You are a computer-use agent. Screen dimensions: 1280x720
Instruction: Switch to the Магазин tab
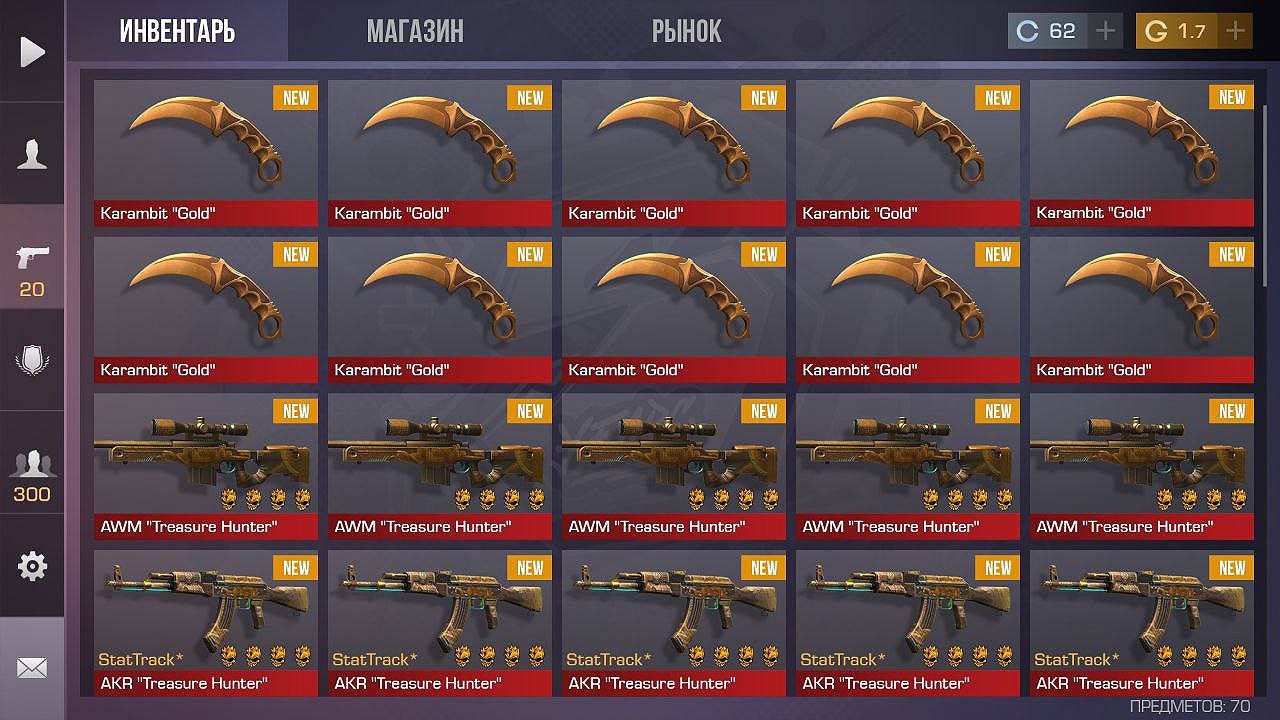coord(415,32)
